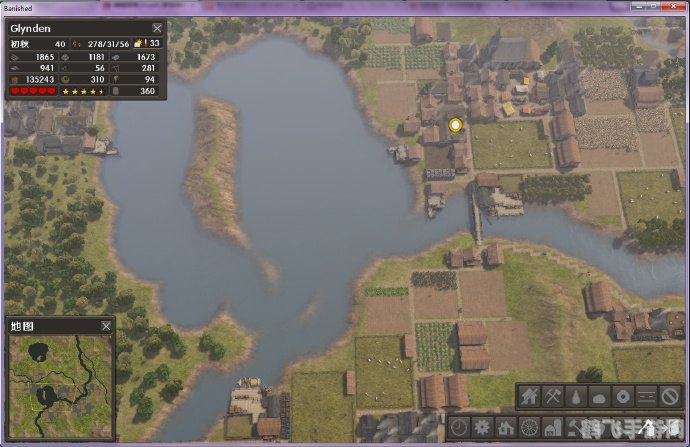Choose the tree planting icon
Image resolution: width=690 pixels, height=447 pixels.
coord(578,396)
